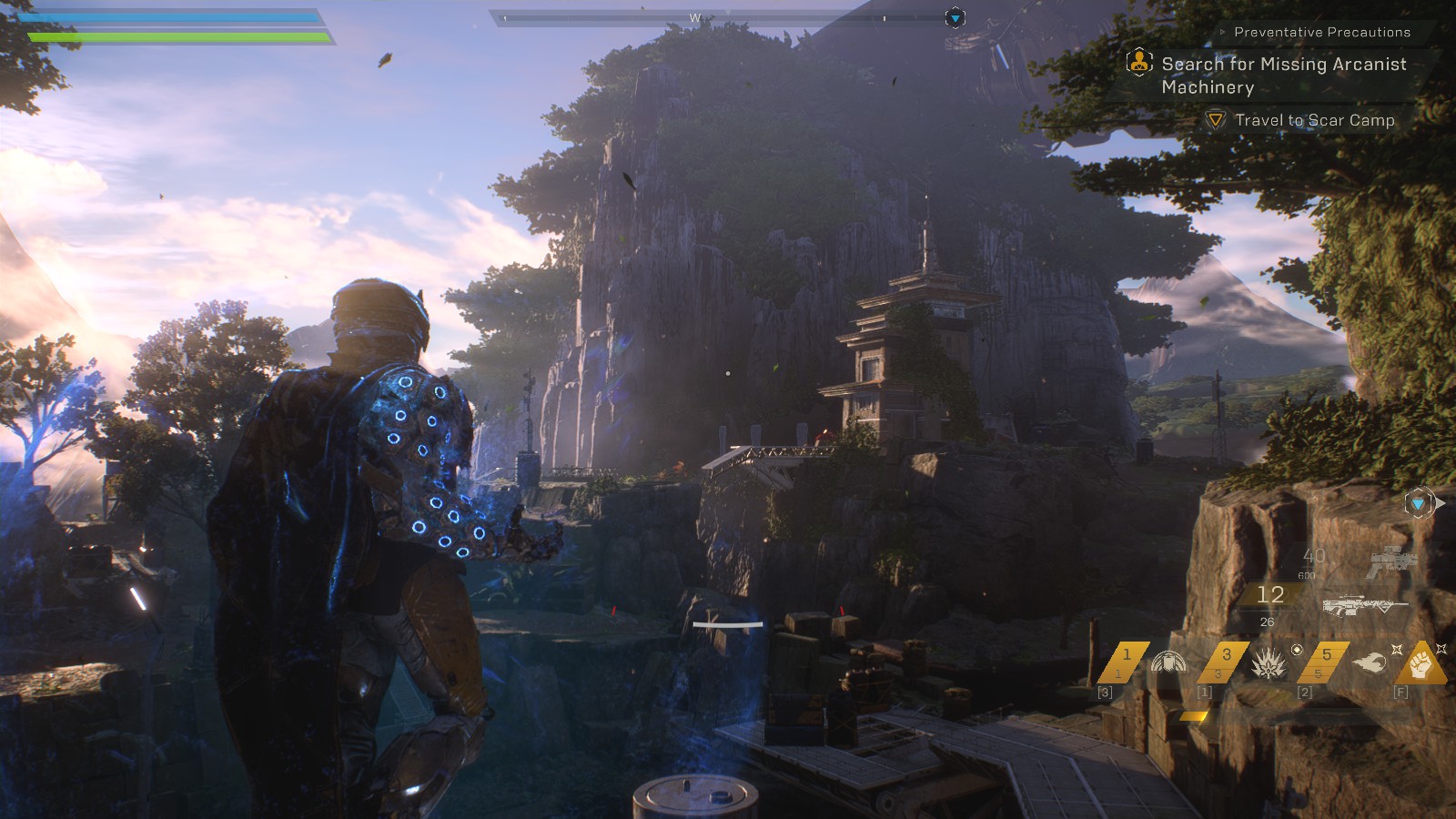
Task: Select the equipped sniper rifle weapon icon
Action: click(x=1363, y=604)
